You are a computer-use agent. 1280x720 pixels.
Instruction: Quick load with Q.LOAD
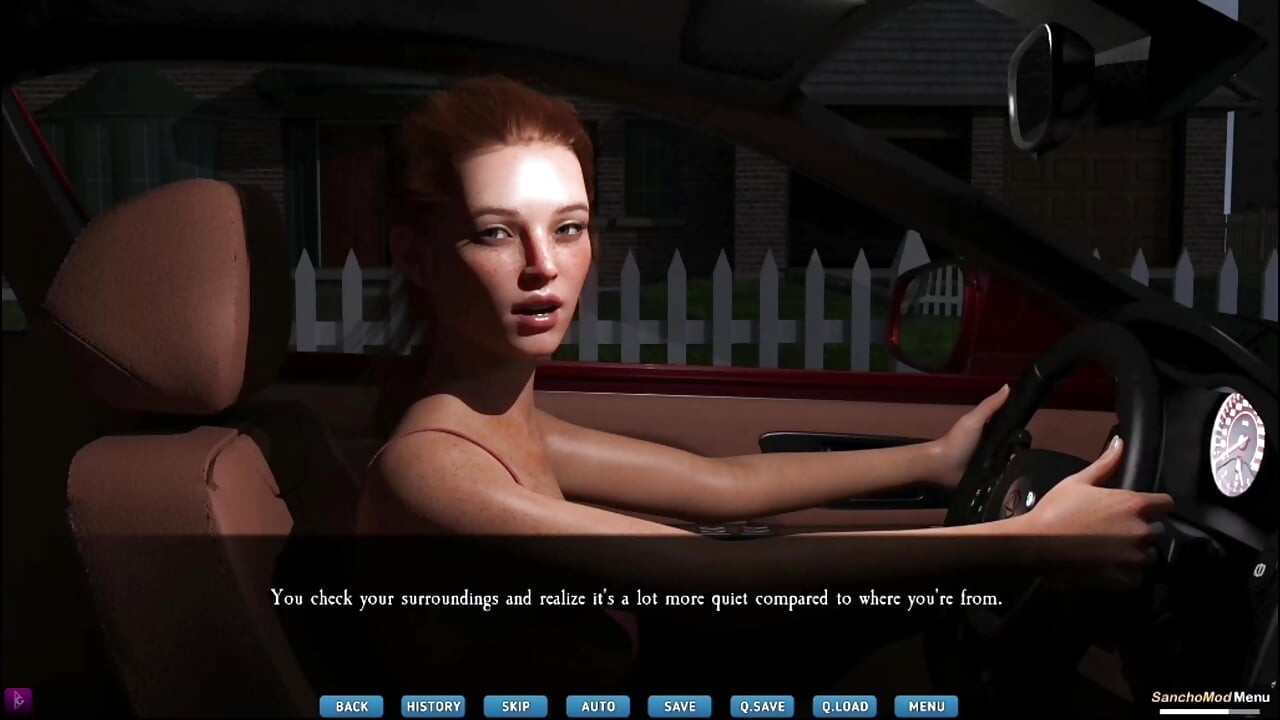point(844,706)
